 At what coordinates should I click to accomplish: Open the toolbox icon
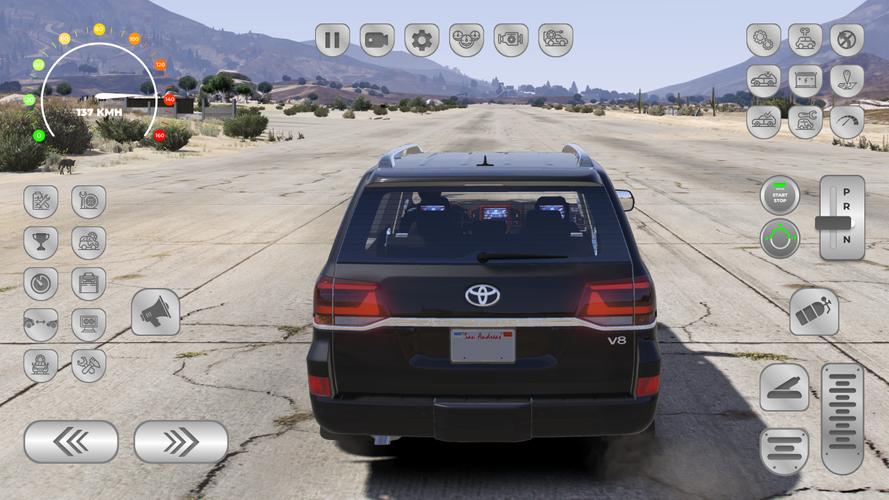tap(88, 284)
